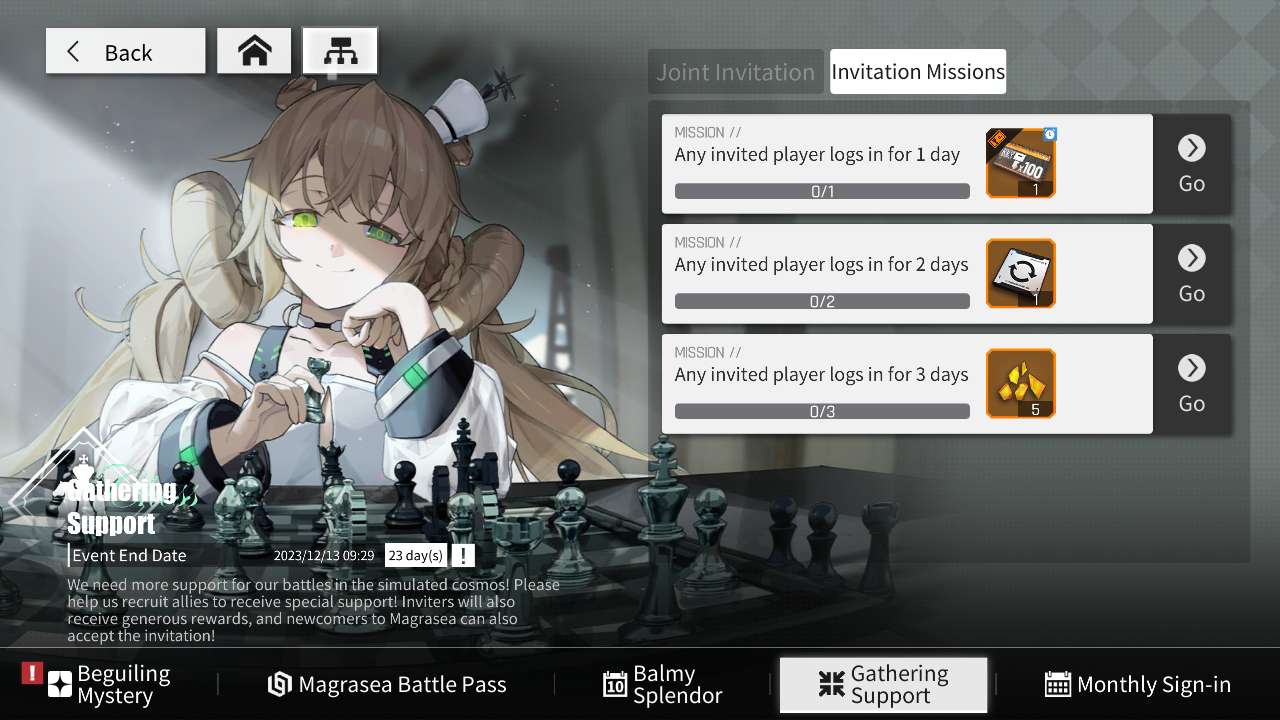The height and width of the screenshot is (720, 1280).
Task: Open the Magrasea Battle Pass
Action: click(388, 685)
